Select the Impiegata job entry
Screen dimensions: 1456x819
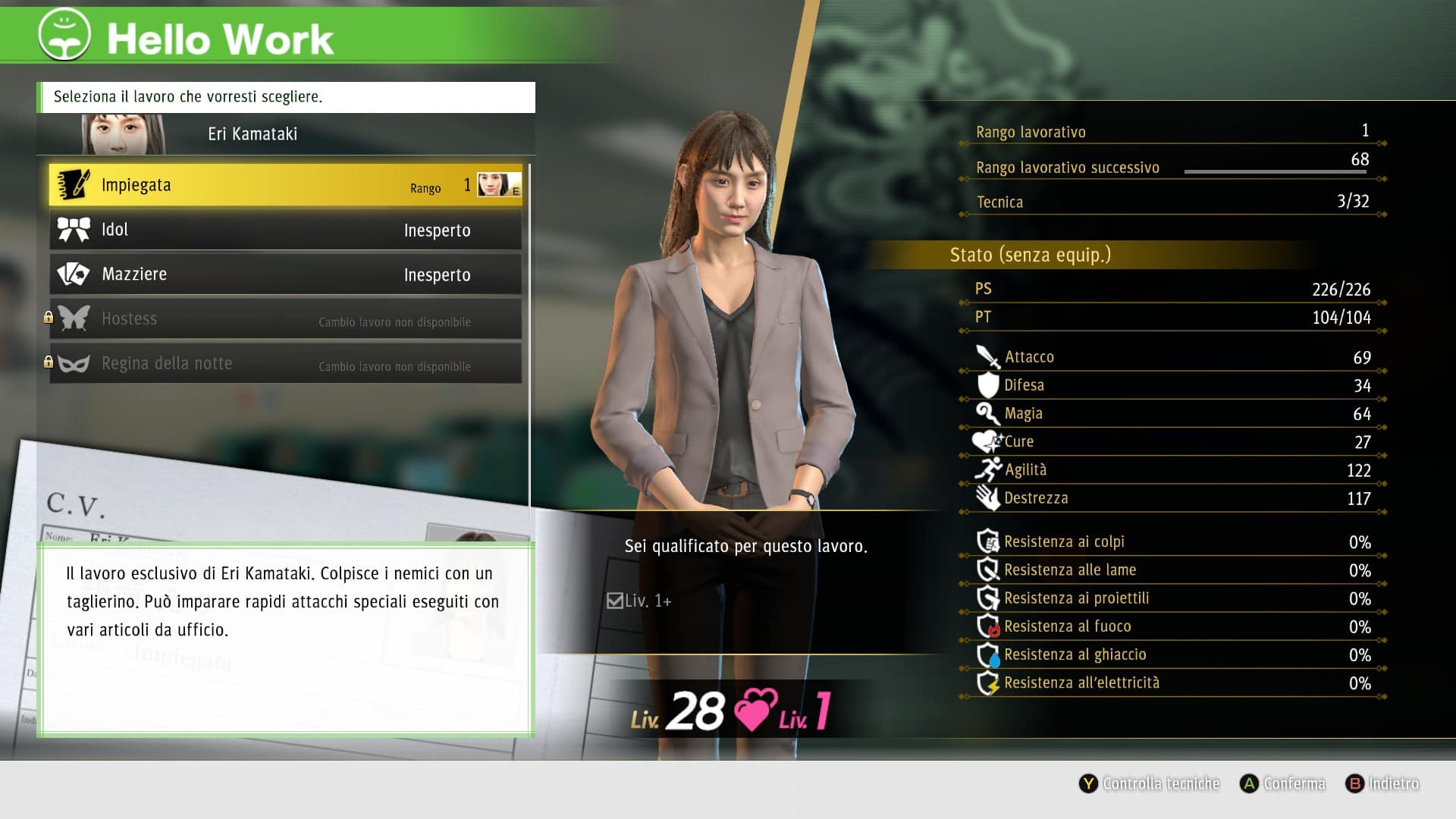(285, 186)
